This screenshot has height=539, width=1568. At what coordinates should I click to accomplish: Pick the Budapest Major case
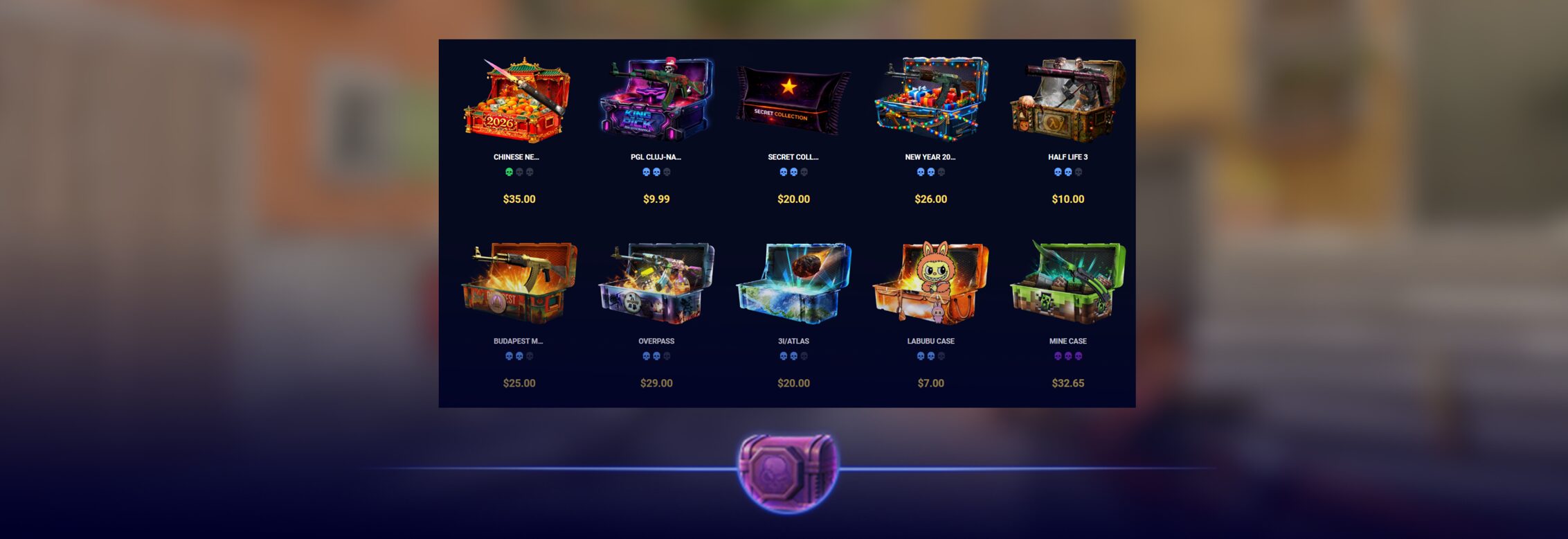[x=518, y=284]
